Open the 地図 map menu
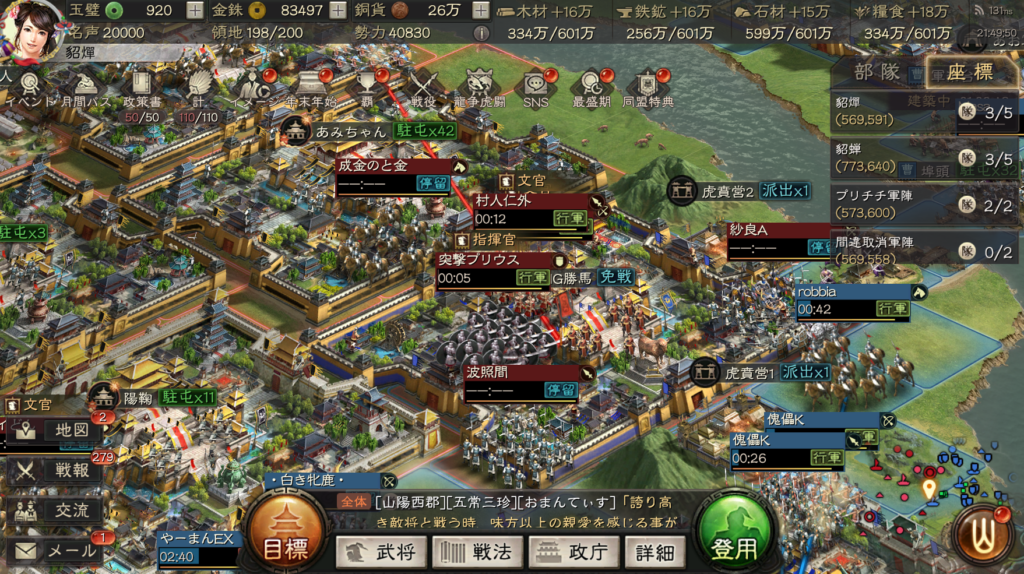1024x574 pixels. pyautogui.click(x=57, y=431)
